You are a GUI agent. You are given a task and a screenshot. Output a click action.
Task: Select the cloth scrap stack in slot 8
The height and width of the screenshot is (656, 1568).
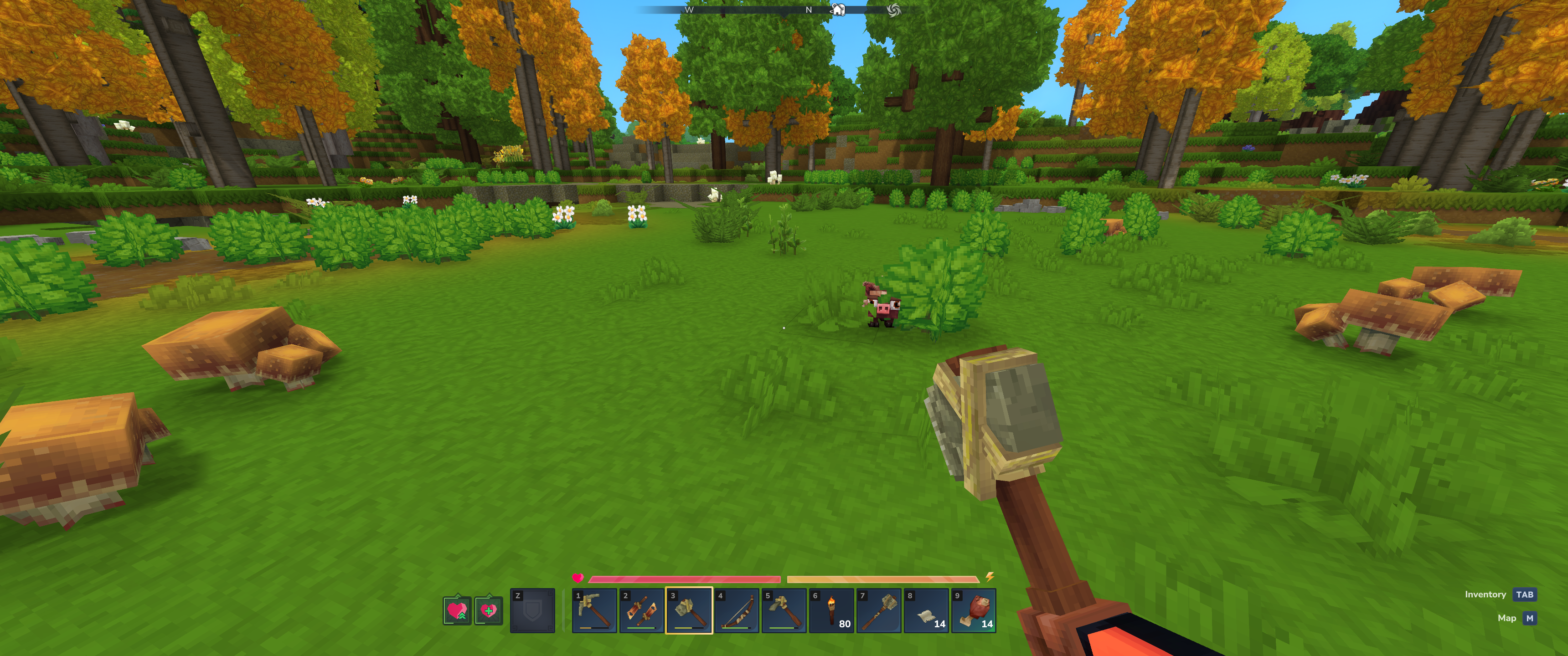(926, 610)
